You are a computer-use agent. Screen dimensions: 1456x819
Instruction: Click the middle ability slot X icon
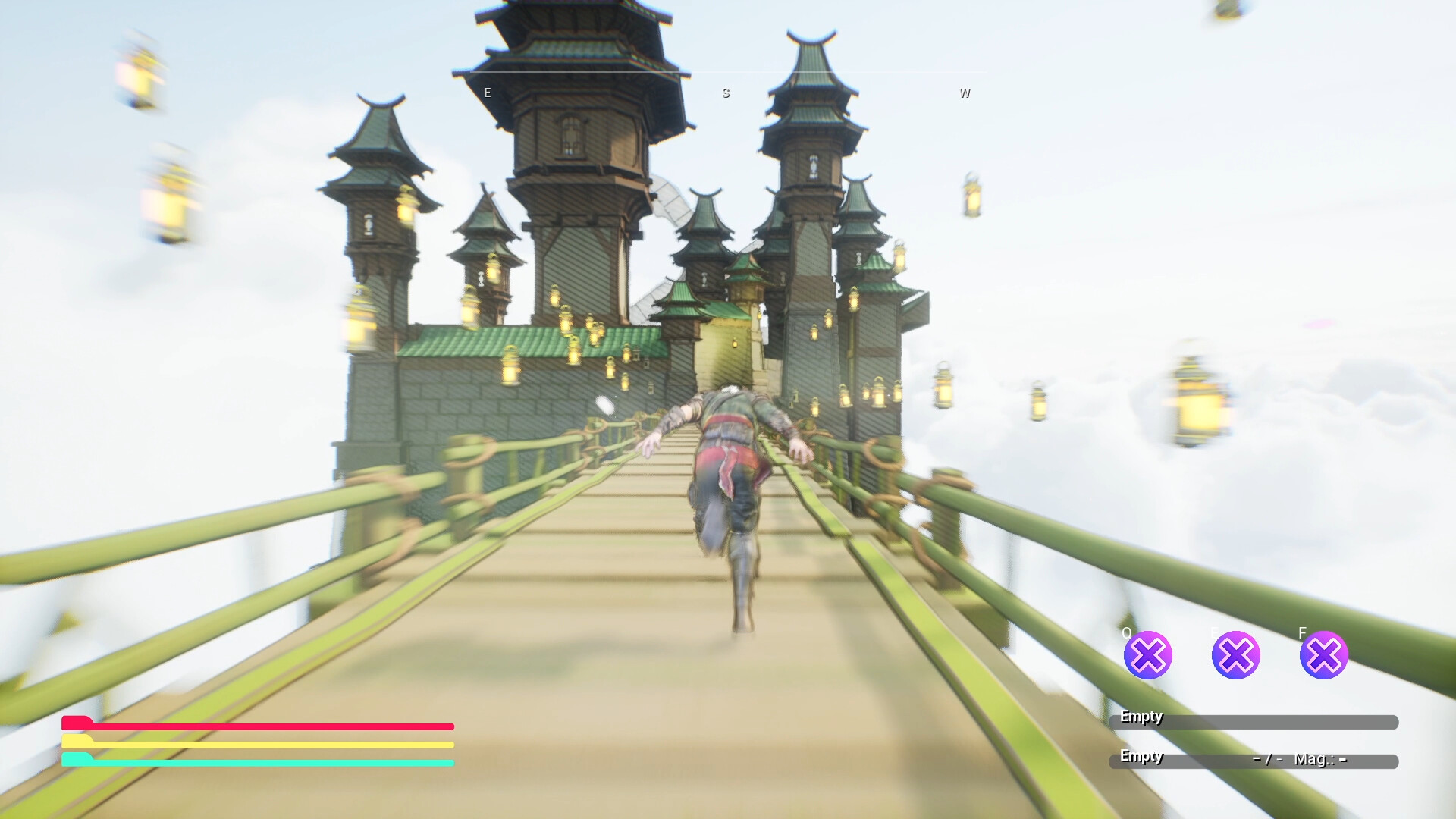click(x=1237, y=654)
